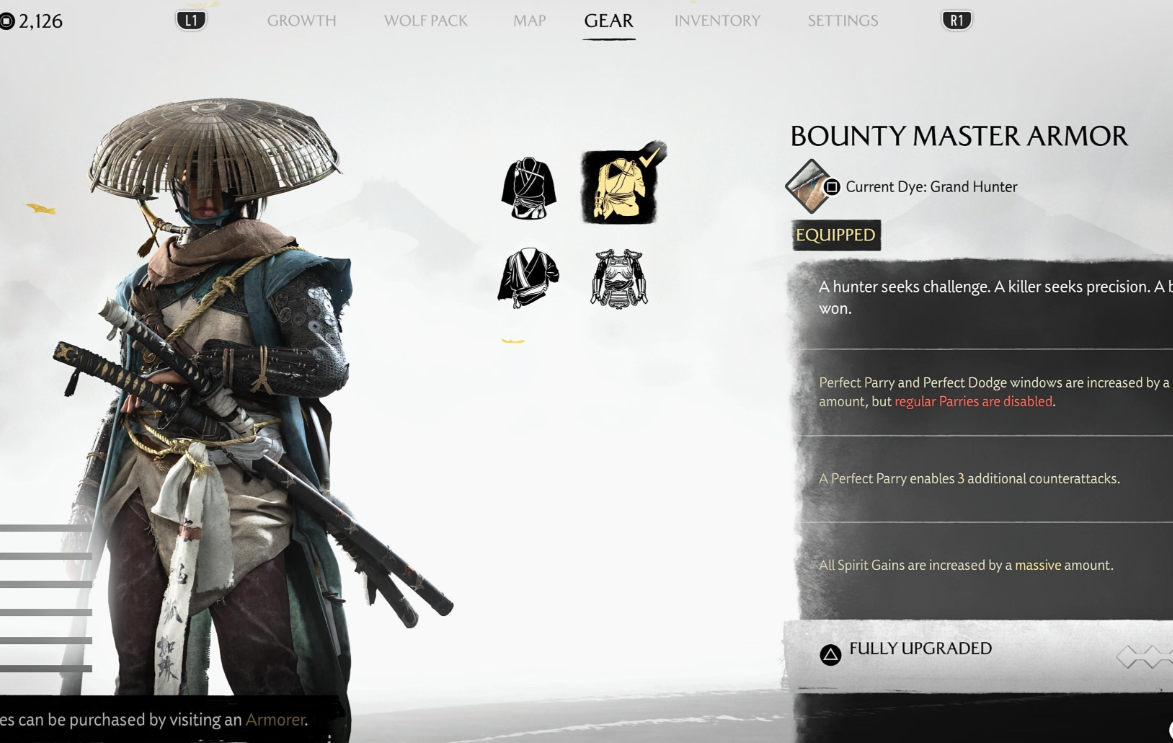Screen dimensions: 1173x743
Task: Open the Settings tab
Action: 842,21
